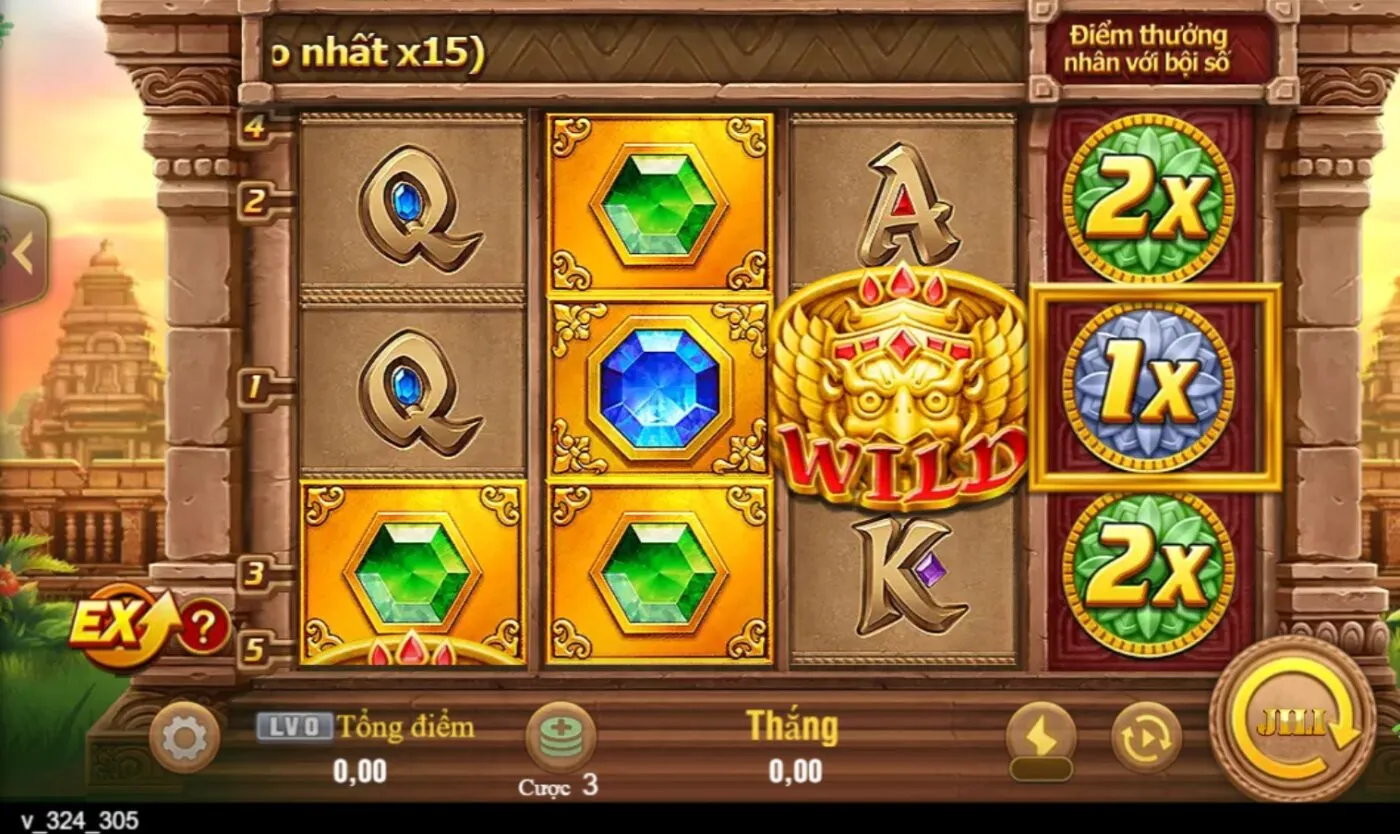Adjust the bet with the coin stack
The image size is (1400, 834).
pyautogui.click(x=560, y=737)
